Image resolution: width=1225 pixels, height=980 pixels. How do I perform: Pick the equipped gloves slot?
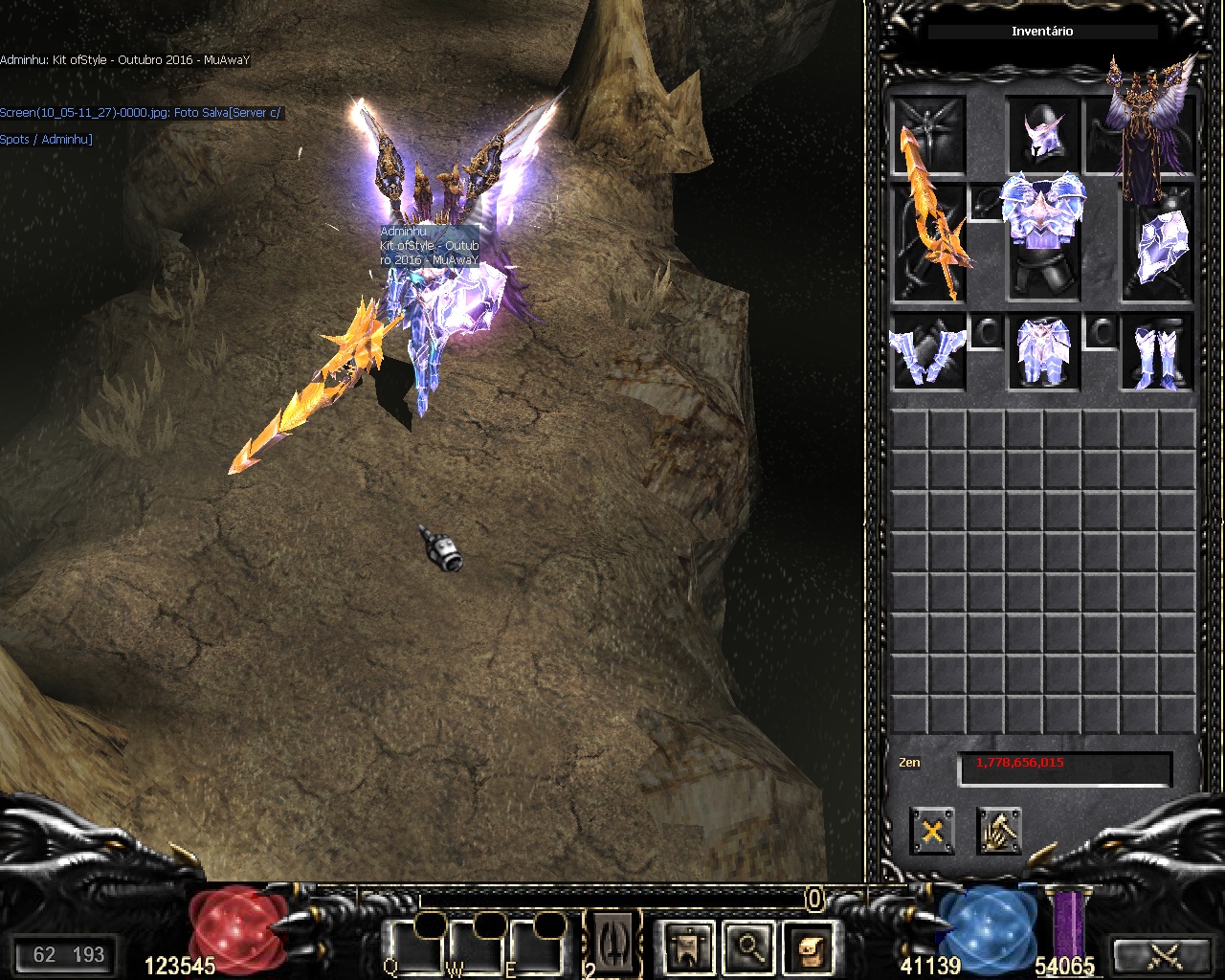929,351
